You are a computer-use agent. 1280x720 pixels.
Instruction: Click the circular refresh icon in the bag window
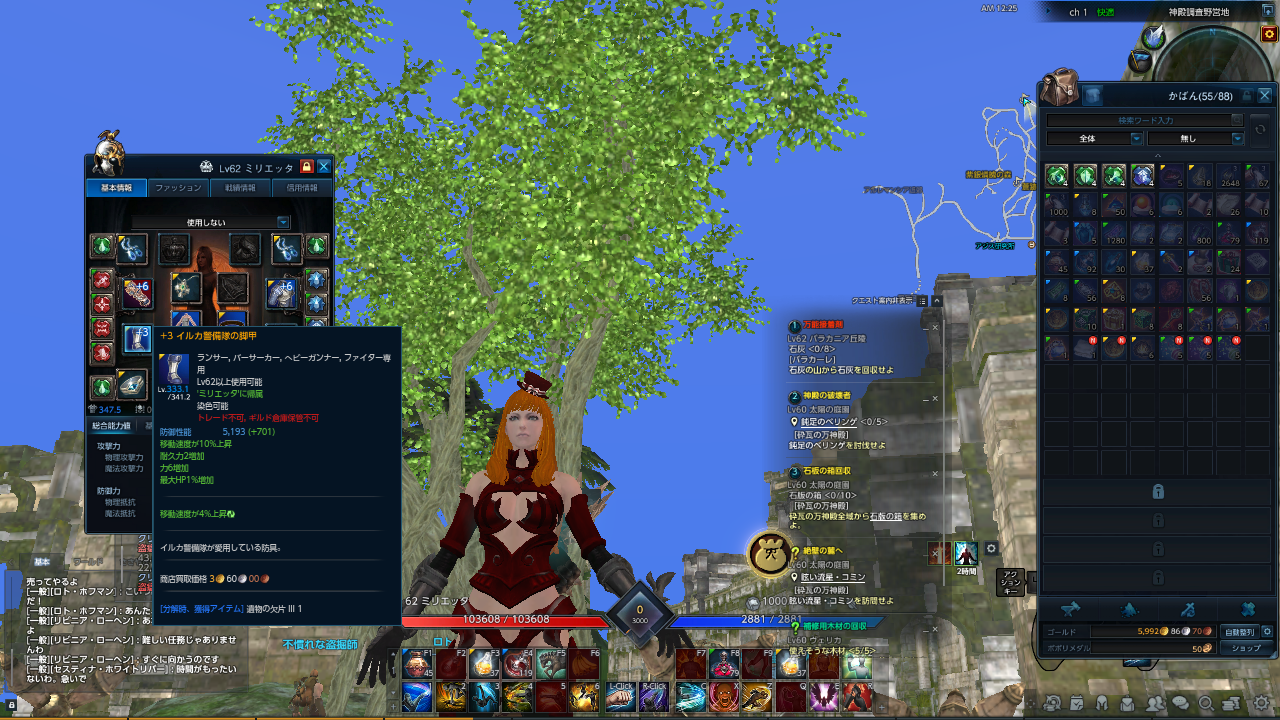coord(1261,130)
